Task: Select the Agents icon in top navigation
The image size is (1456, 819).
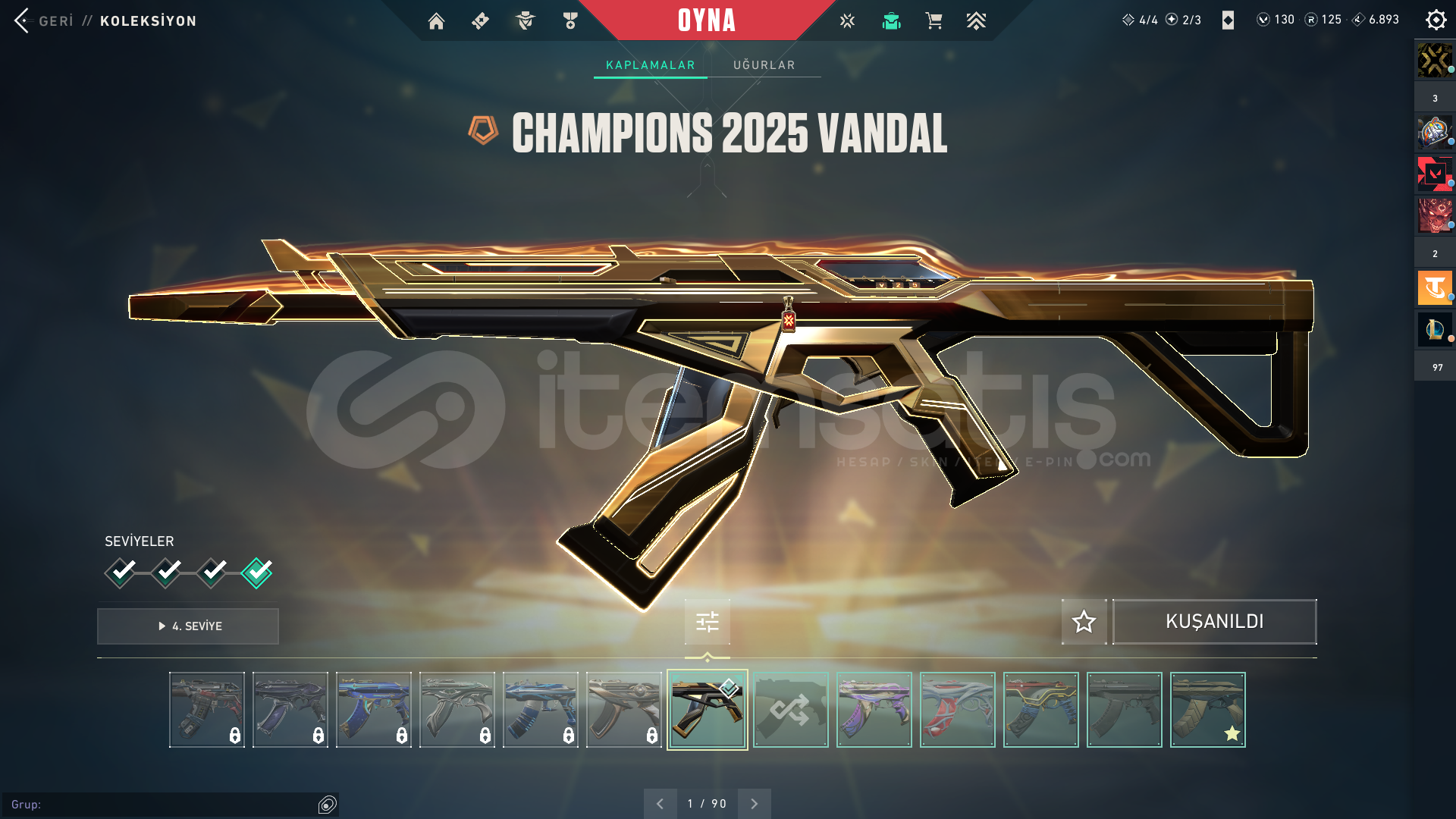Action: click(525, 20)
